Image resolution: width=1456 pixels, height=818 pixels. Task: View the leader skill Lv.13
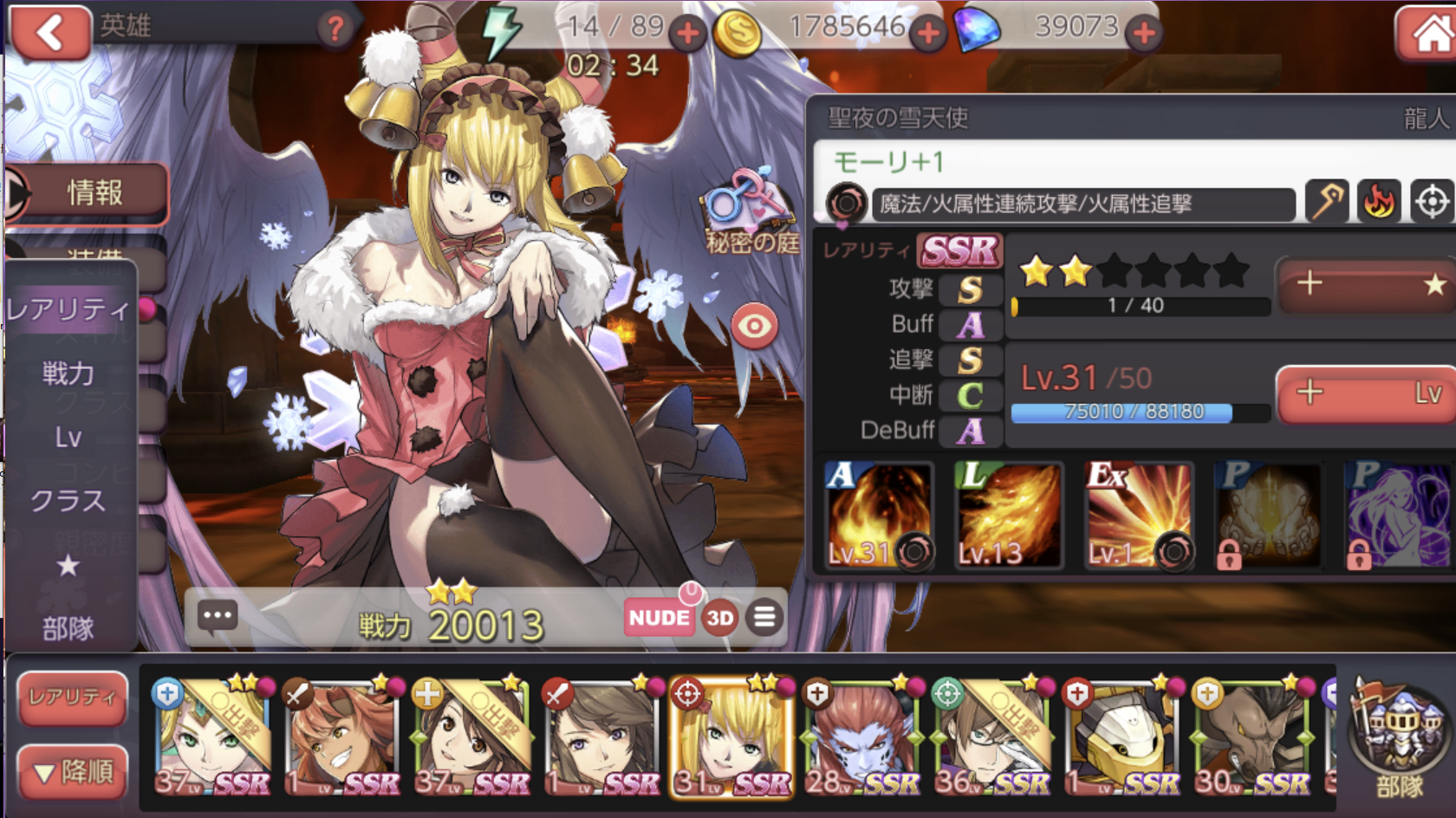tap(1008, 516)
